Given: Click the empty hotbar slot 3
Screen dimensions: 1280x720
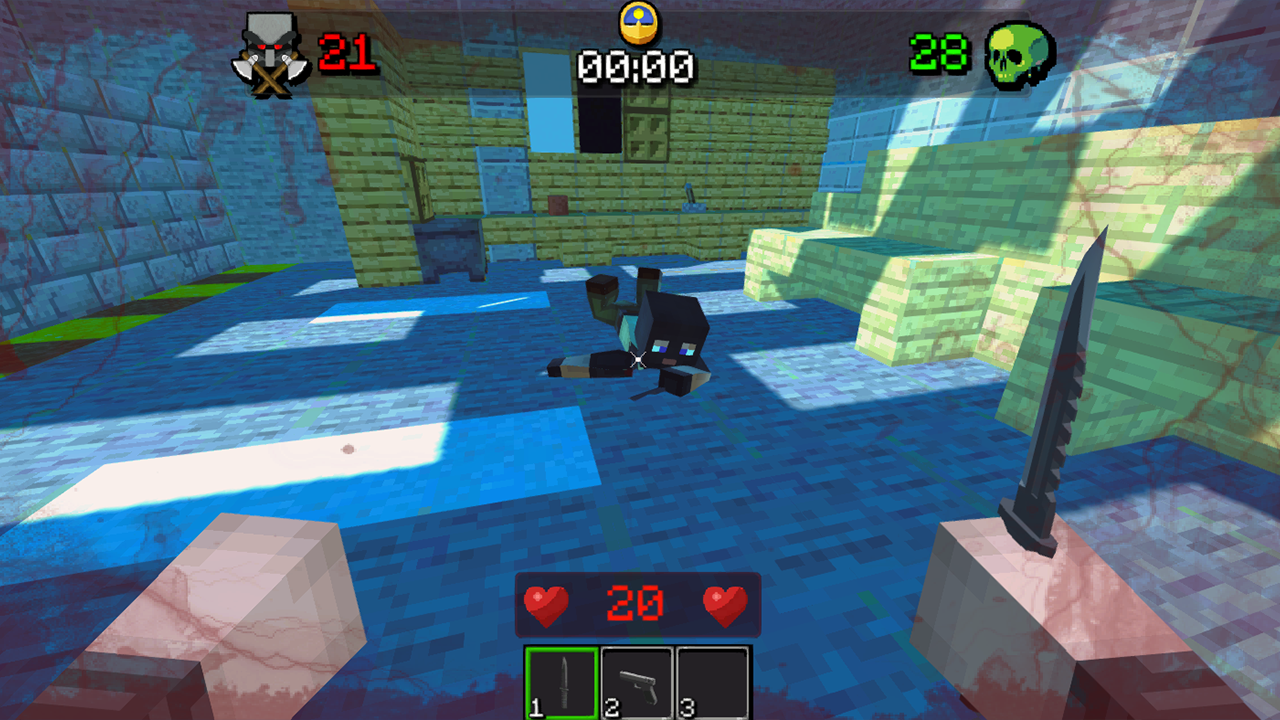Looking at the screenshot, I should point(713,682).
